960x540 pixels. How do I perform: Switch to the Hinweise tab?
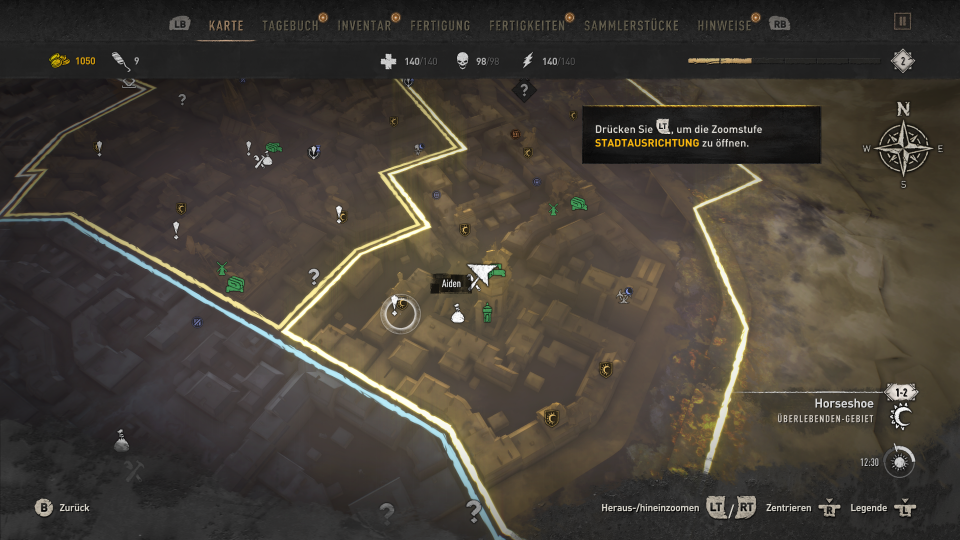(x=723, y=25)
